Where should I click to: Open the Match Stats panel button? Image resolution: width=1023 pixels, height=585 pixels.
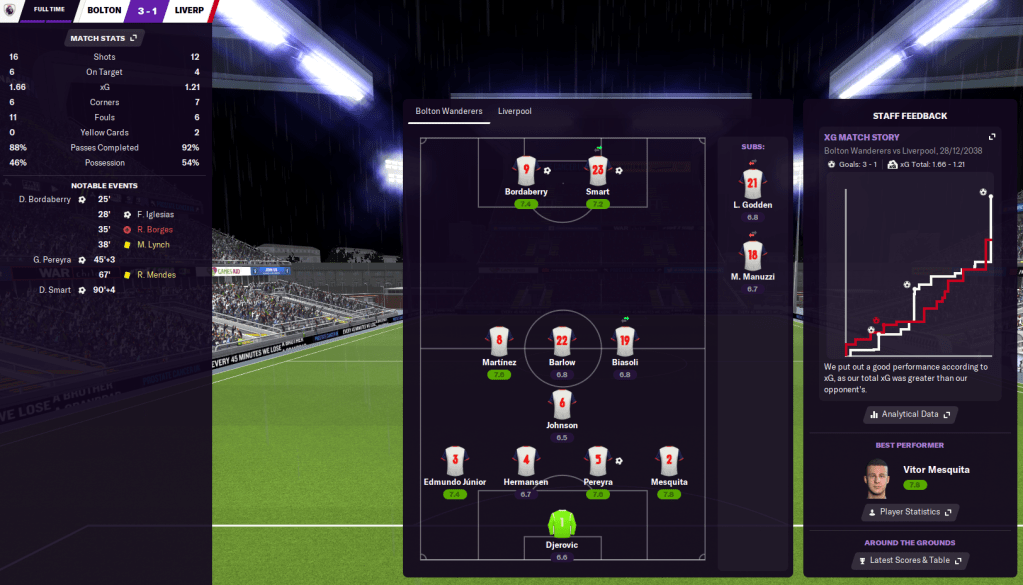tap(105, 38)
